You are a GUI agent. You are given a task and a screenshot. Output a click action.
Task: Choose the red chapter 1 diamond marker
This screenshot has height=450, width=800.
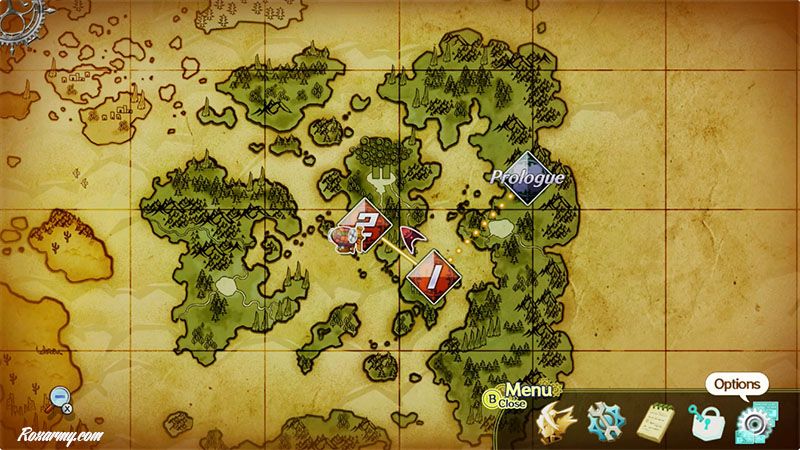[433, 275]
